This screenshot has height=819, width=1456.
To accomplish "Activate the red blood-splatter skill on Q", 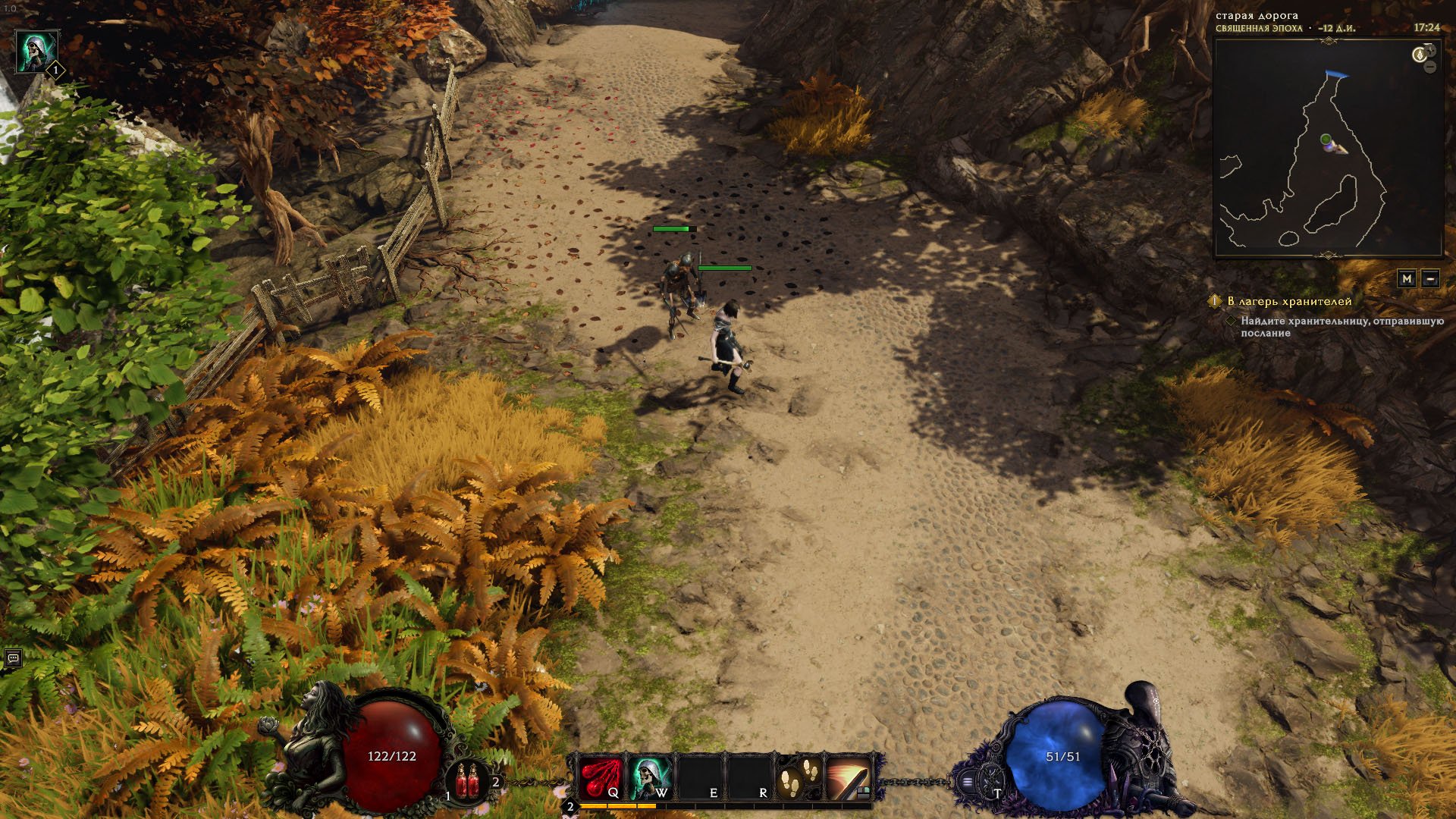I will 601,777.
